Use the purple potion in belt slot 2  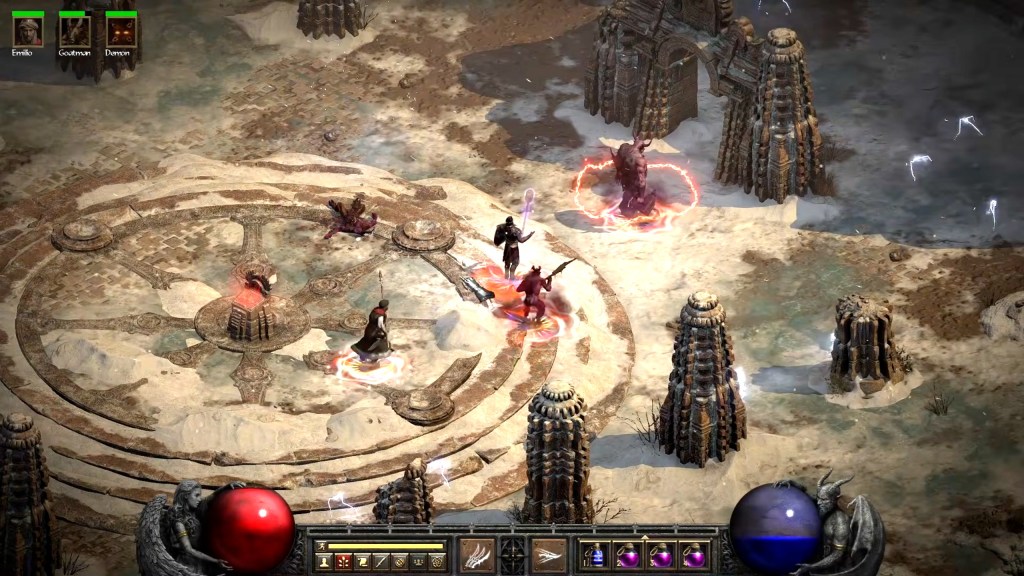tap(628, 555)
